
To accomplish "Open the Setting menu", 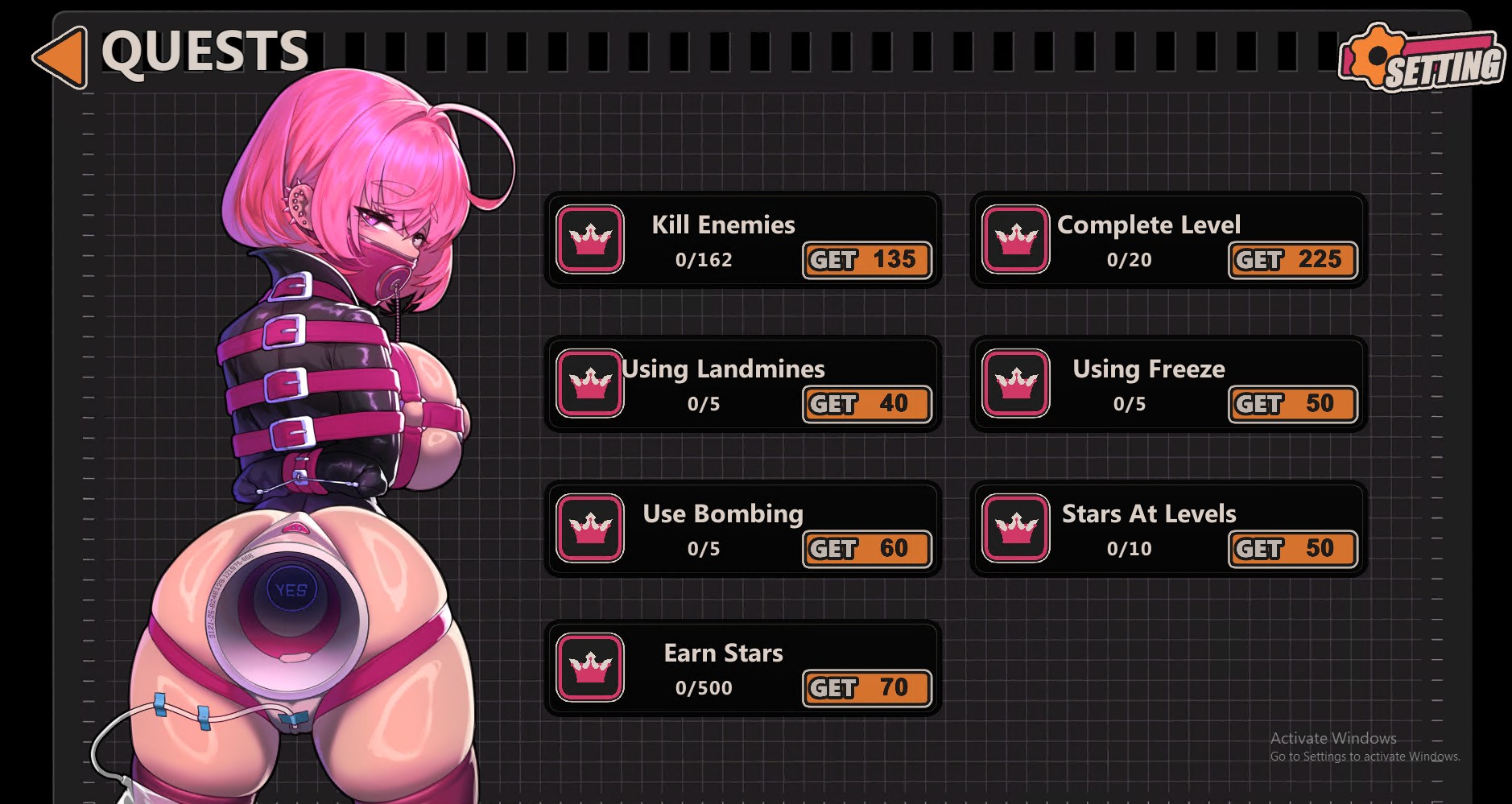I will (x=1423, y=58).
